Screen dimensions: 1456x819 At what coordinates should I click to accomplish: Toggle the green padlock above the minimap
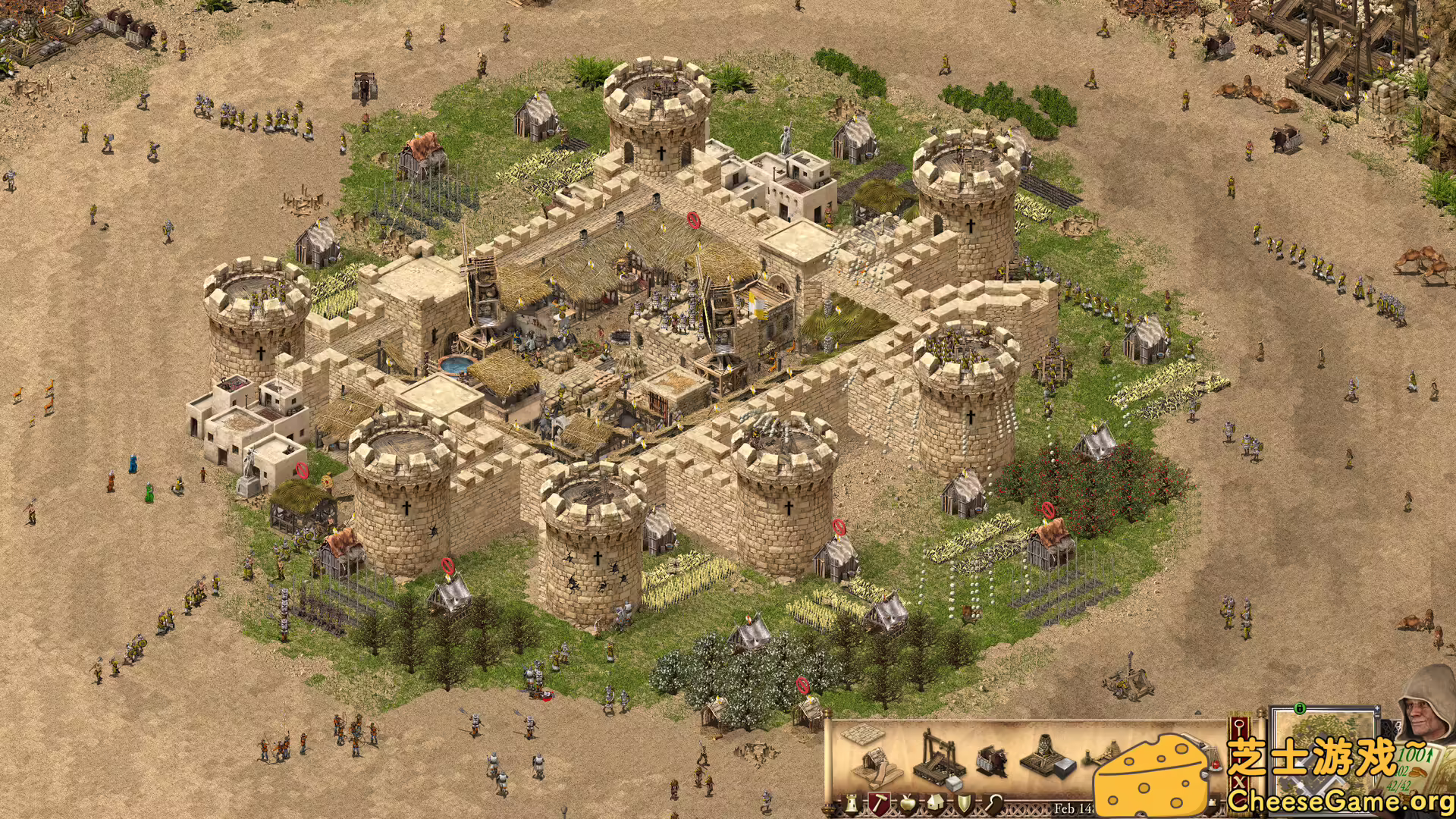(x=1300, y=709)
